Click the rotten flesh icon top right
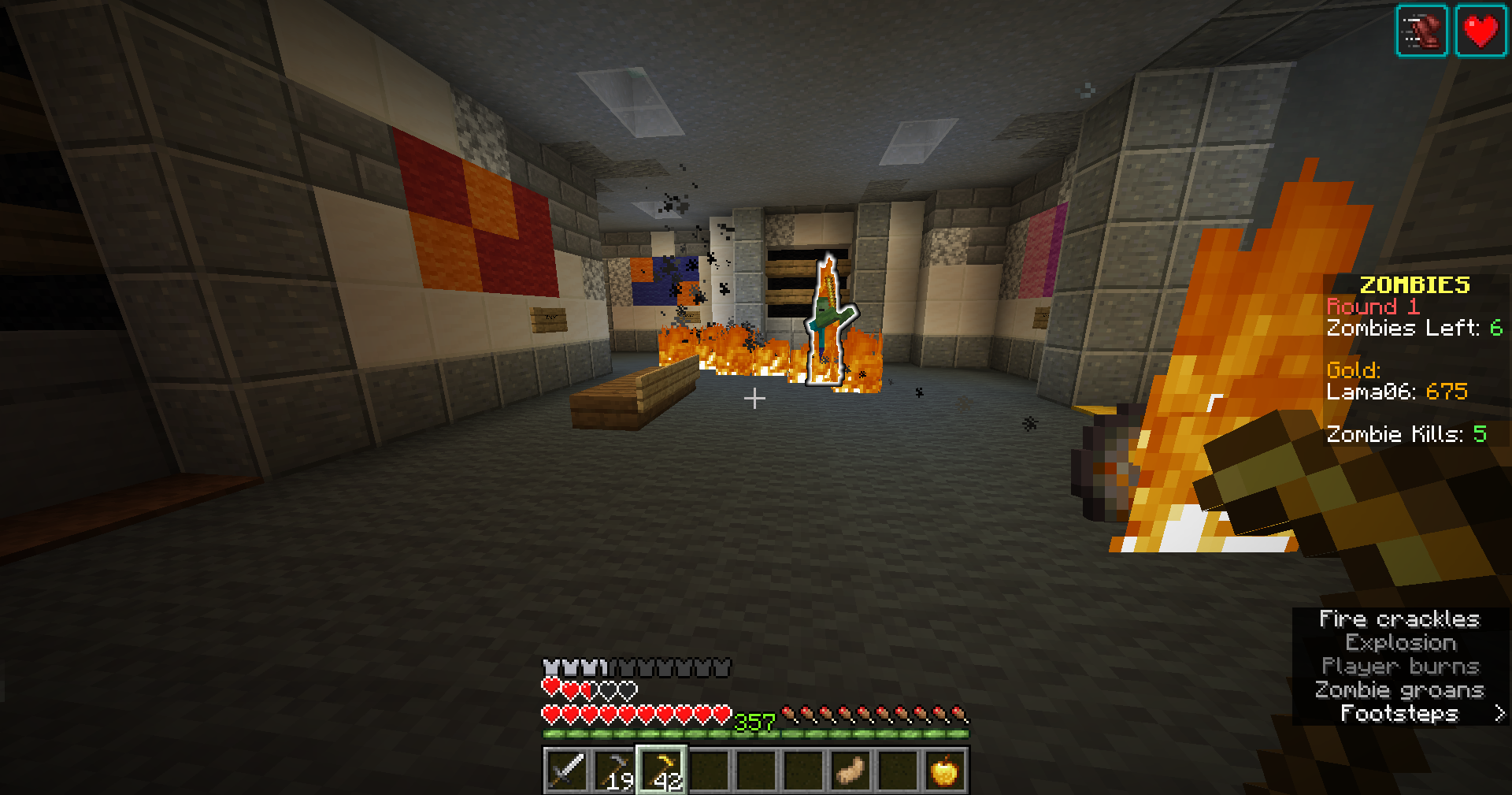This screenshot has width=1512, height=795. (x=1422, y=31)
